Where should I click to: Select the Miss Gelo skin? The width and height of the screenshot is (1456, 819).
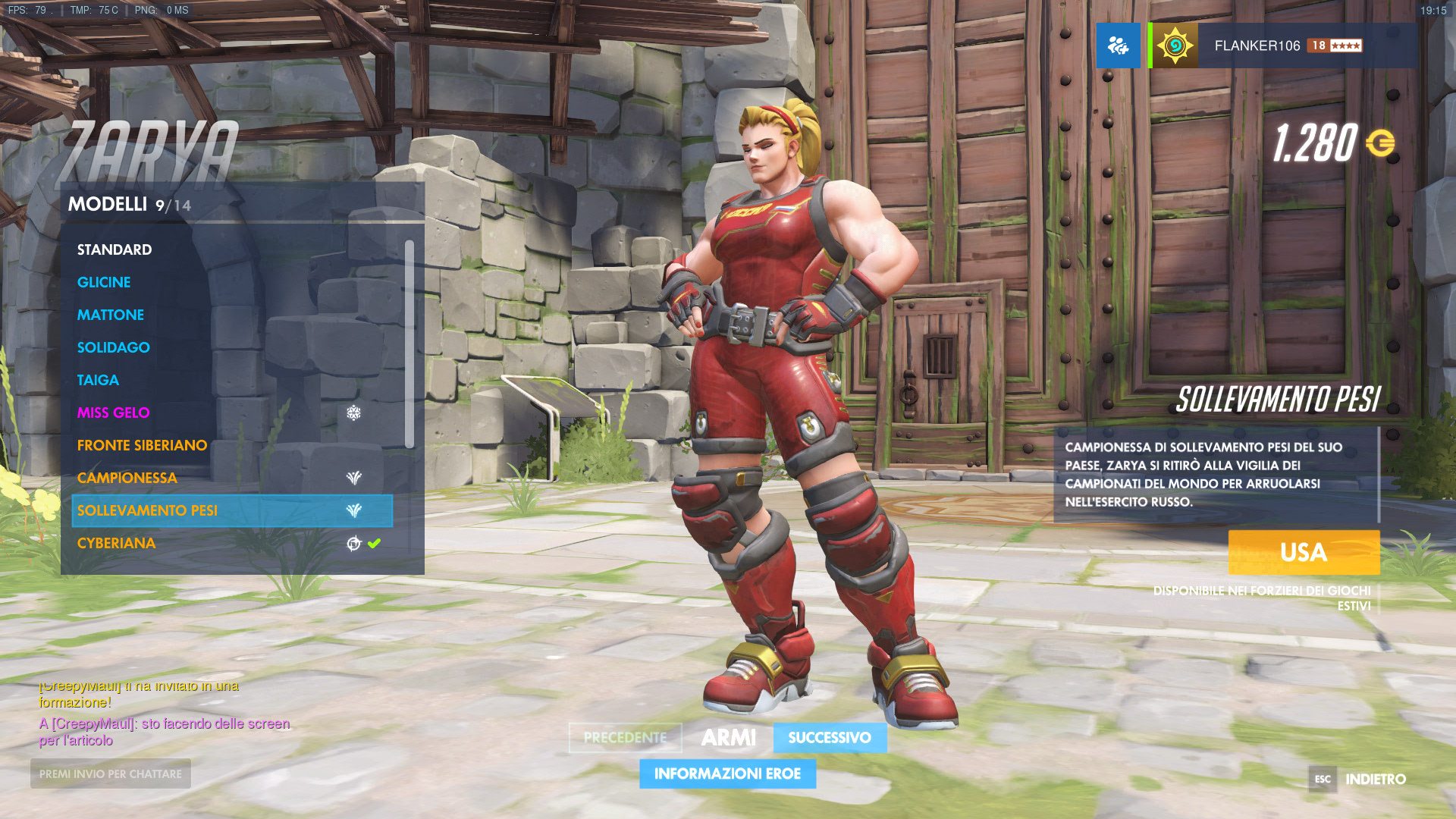pos(114,413)
